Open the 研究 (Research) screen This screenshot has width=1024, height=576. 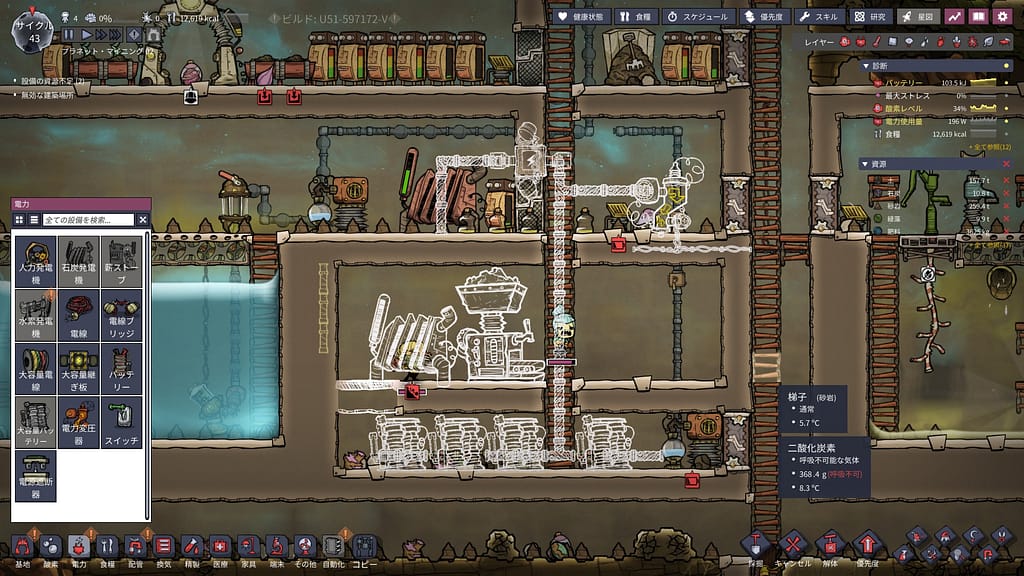[x=871, y=17]
